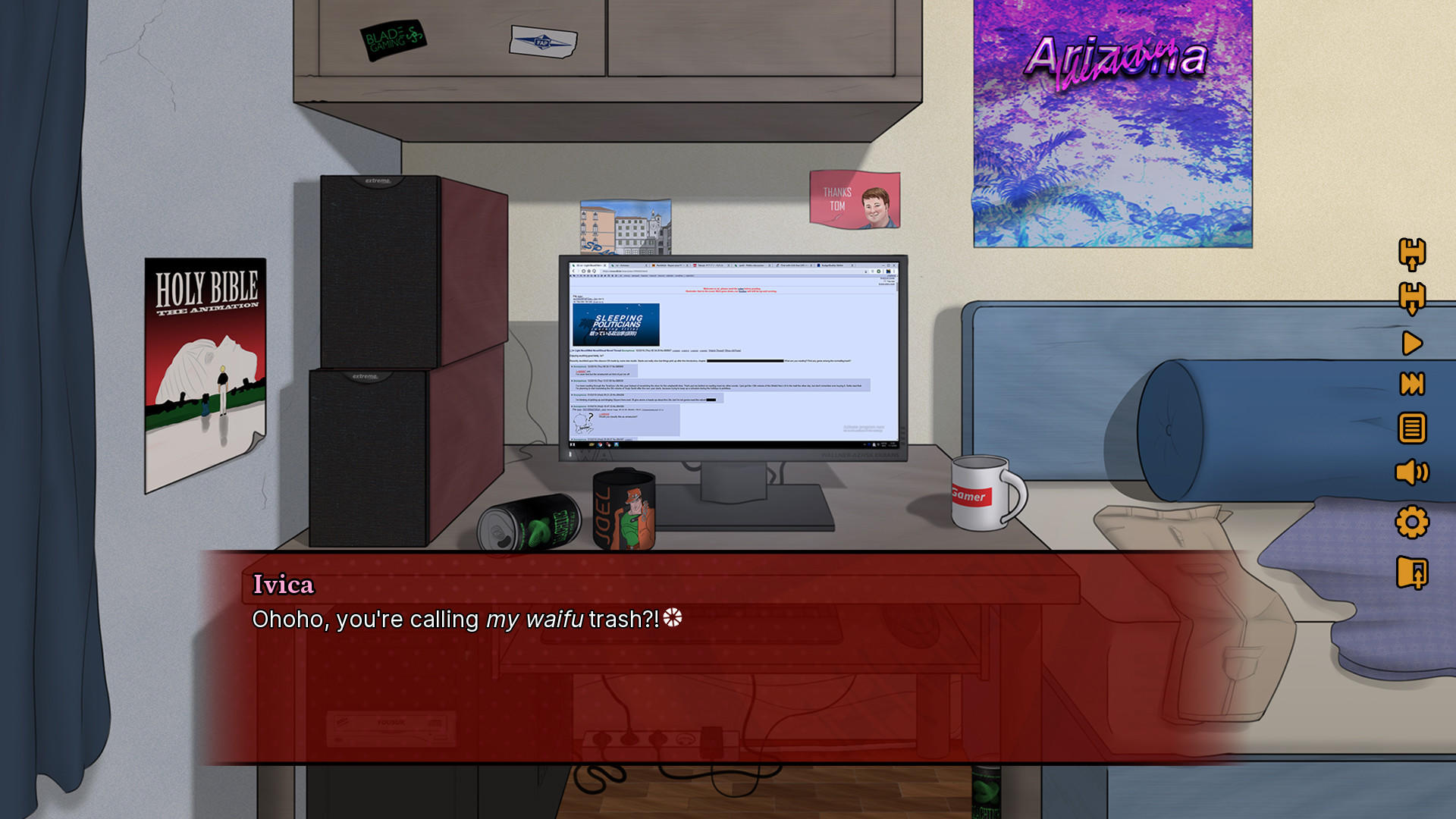Open the Watch Thread link in the post header

point(716,350)
